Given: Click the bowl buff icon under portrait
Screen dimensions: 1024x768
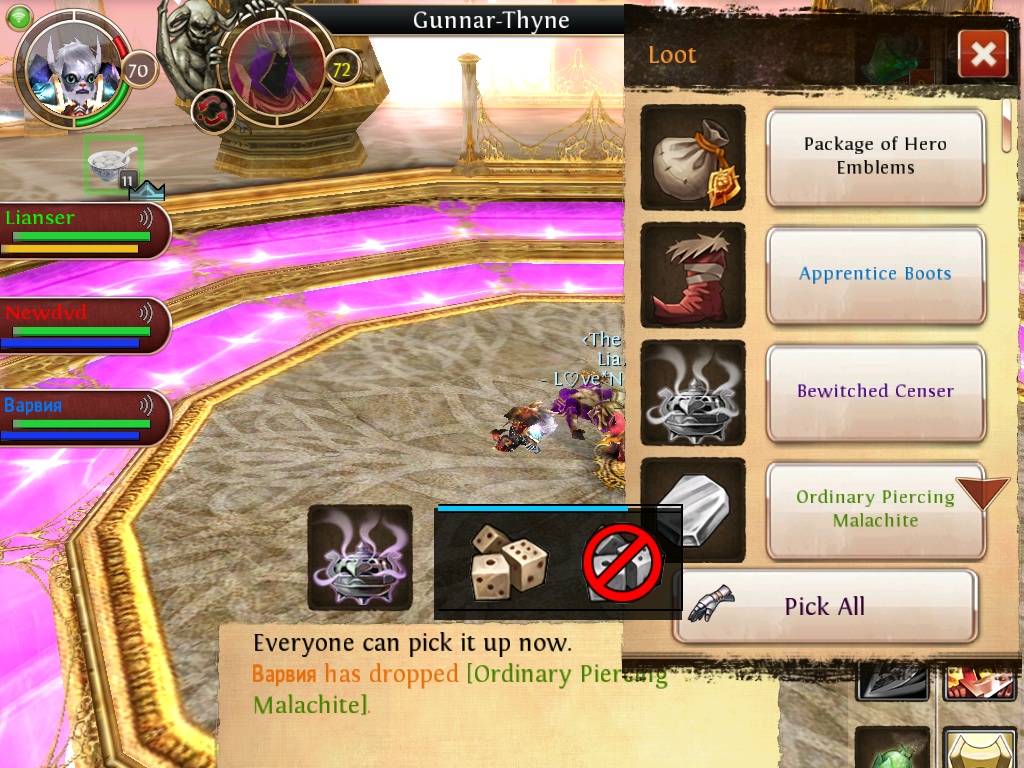Looking at the screenshot, I should click(113, 164).
